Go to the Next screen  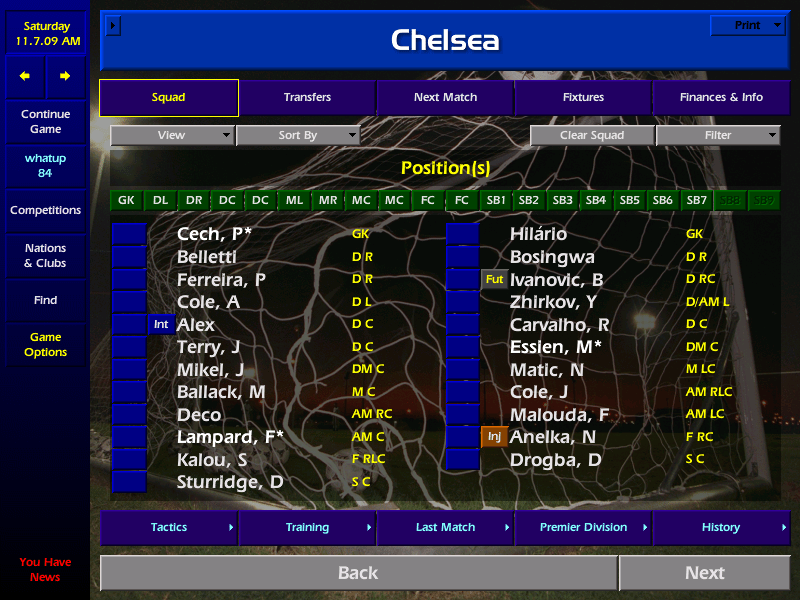pyautogui.click(x=705, y=573)
